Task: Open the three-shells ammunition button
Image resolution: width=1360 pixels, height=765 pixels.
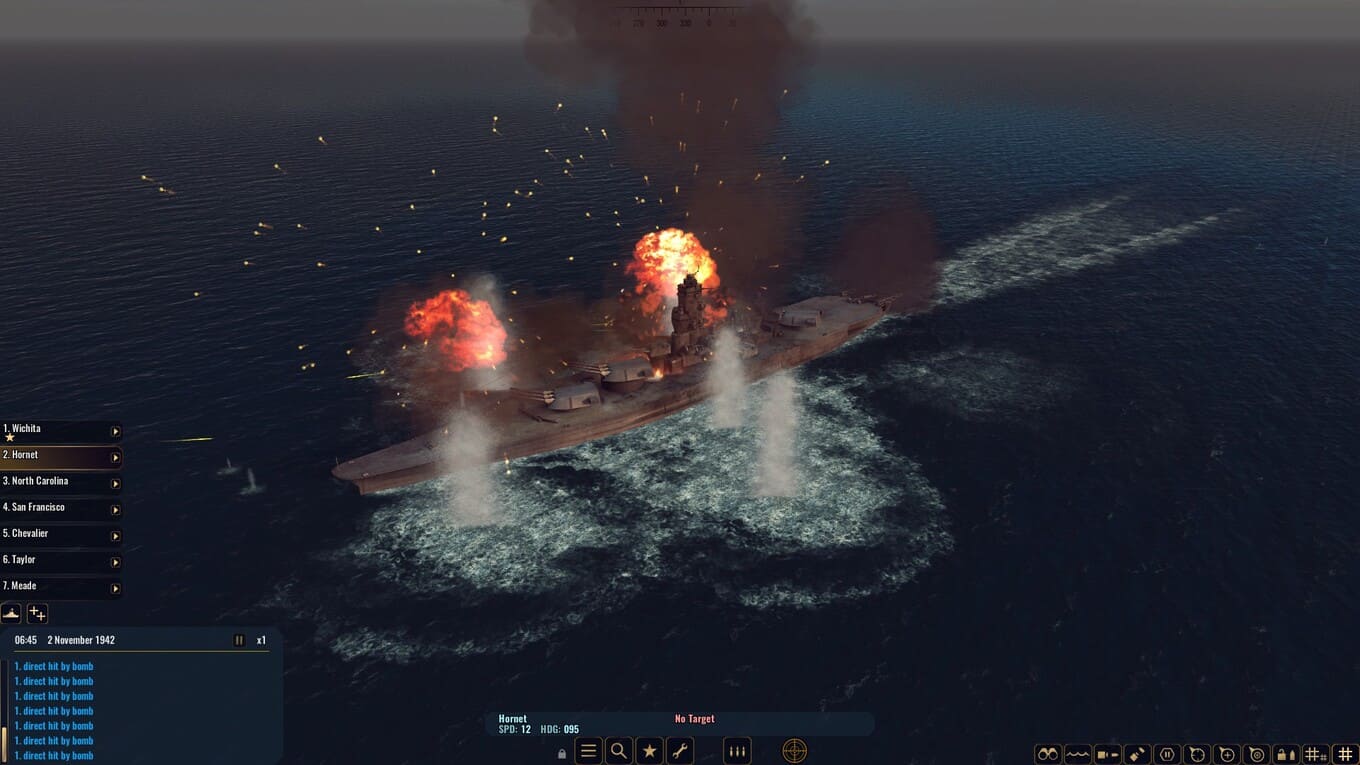Action: coord(737,751)
